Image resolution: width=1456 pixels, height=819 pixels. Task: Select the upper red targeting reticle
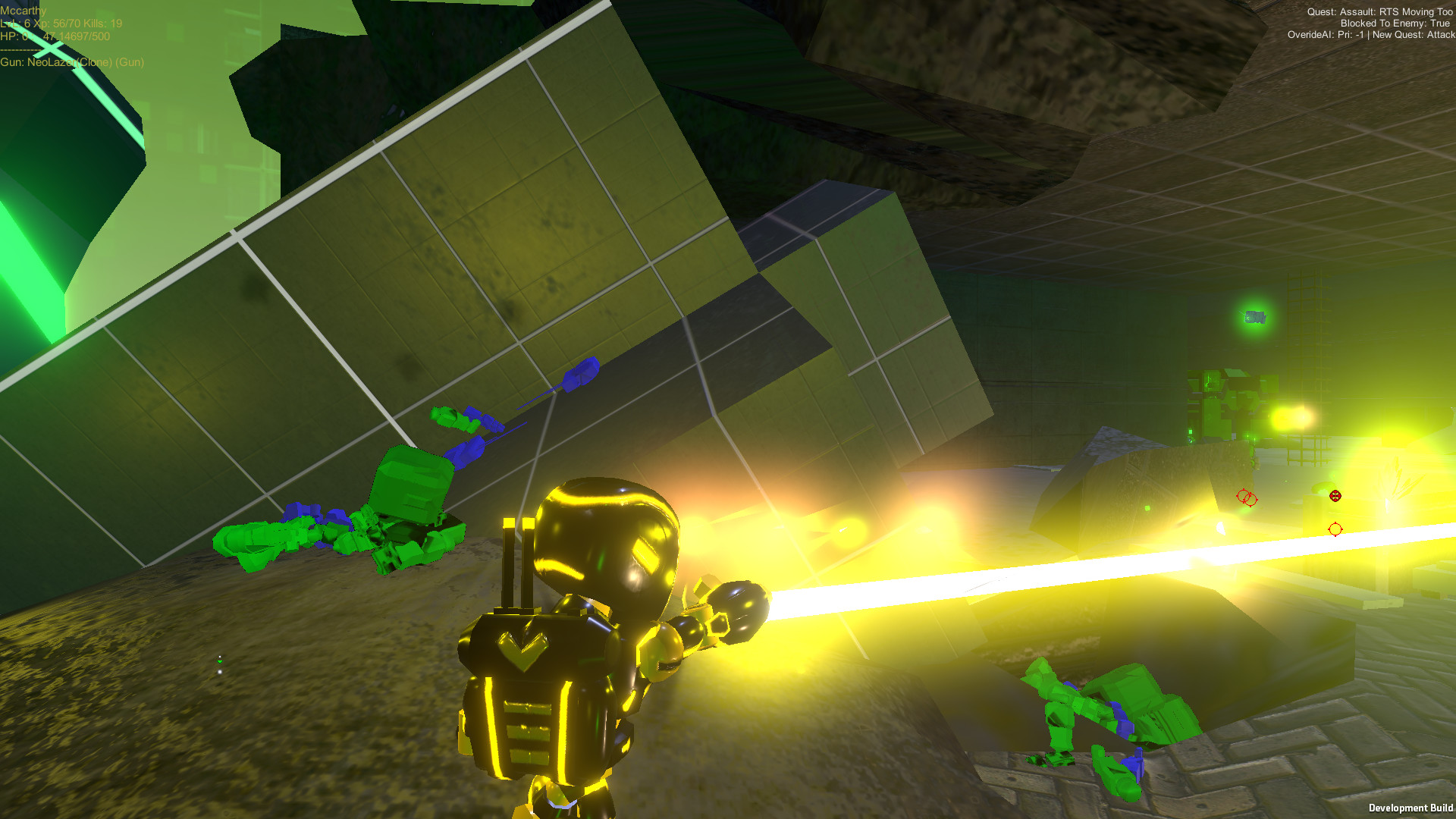1242,495
